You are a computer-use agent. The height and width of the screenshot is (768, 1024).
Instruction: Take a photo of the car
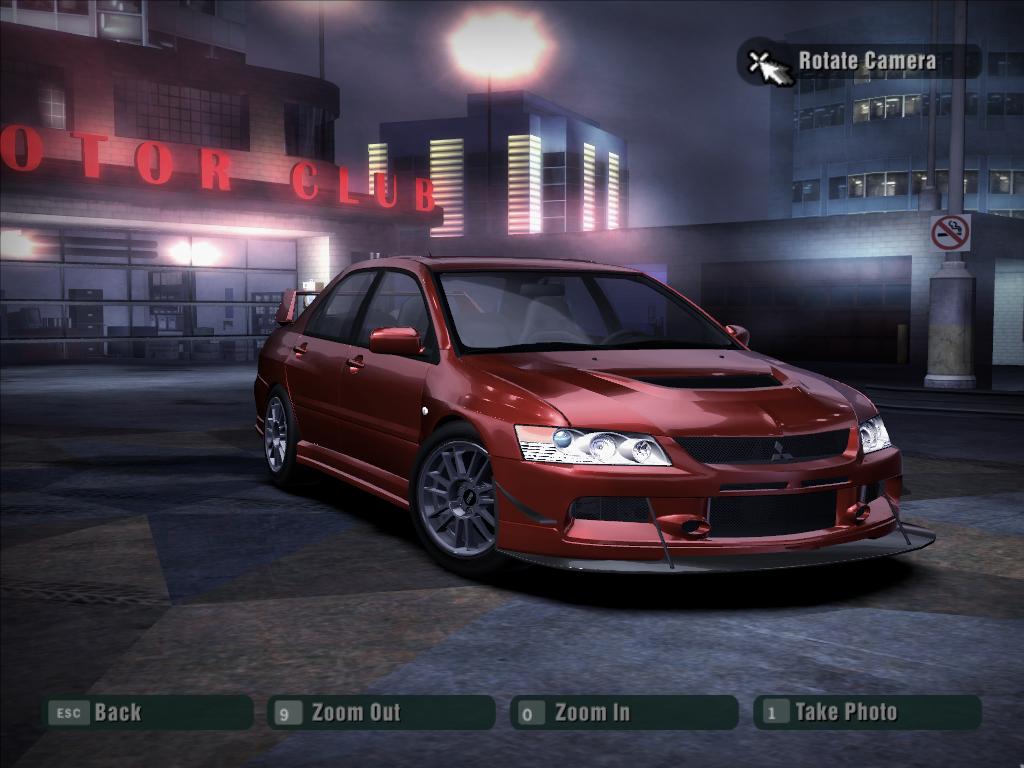(866, 712)
